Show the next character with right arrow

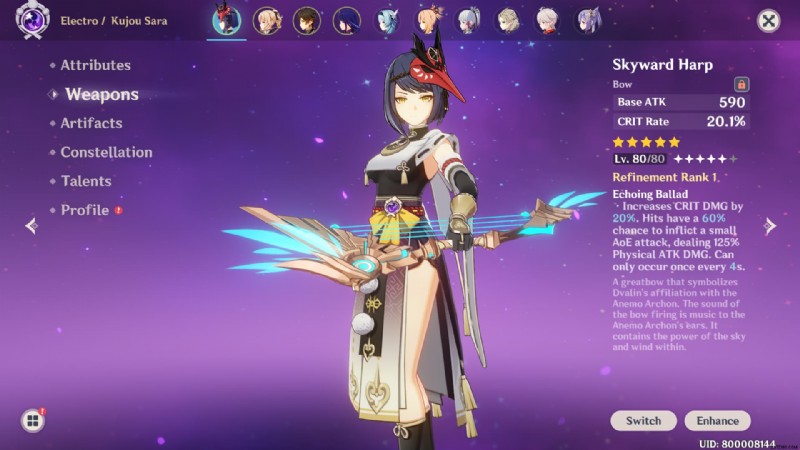(770, 226)
